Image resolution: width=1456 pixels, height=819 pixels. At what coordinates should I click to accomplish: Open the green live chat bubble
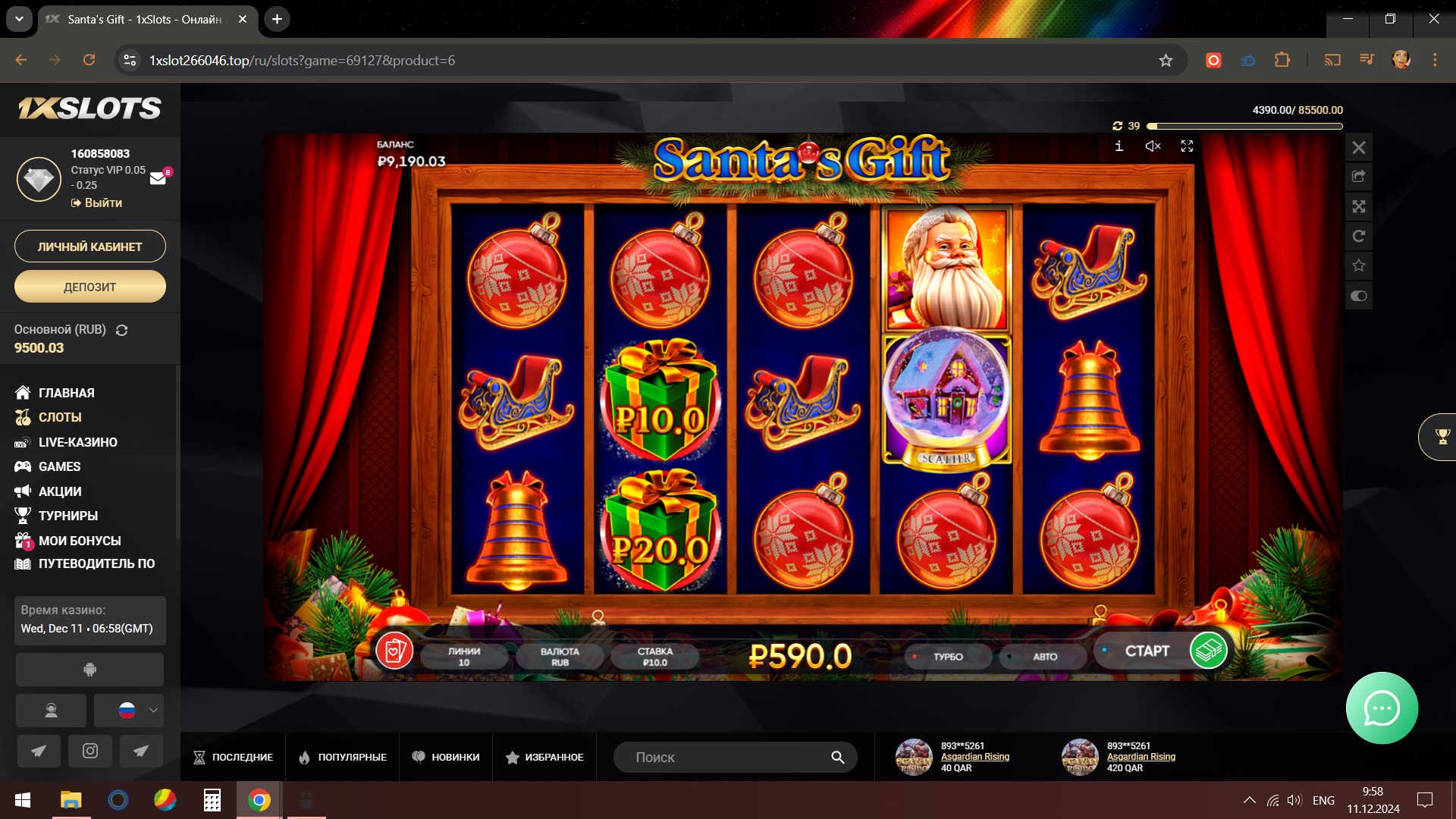pos(1381,708)
